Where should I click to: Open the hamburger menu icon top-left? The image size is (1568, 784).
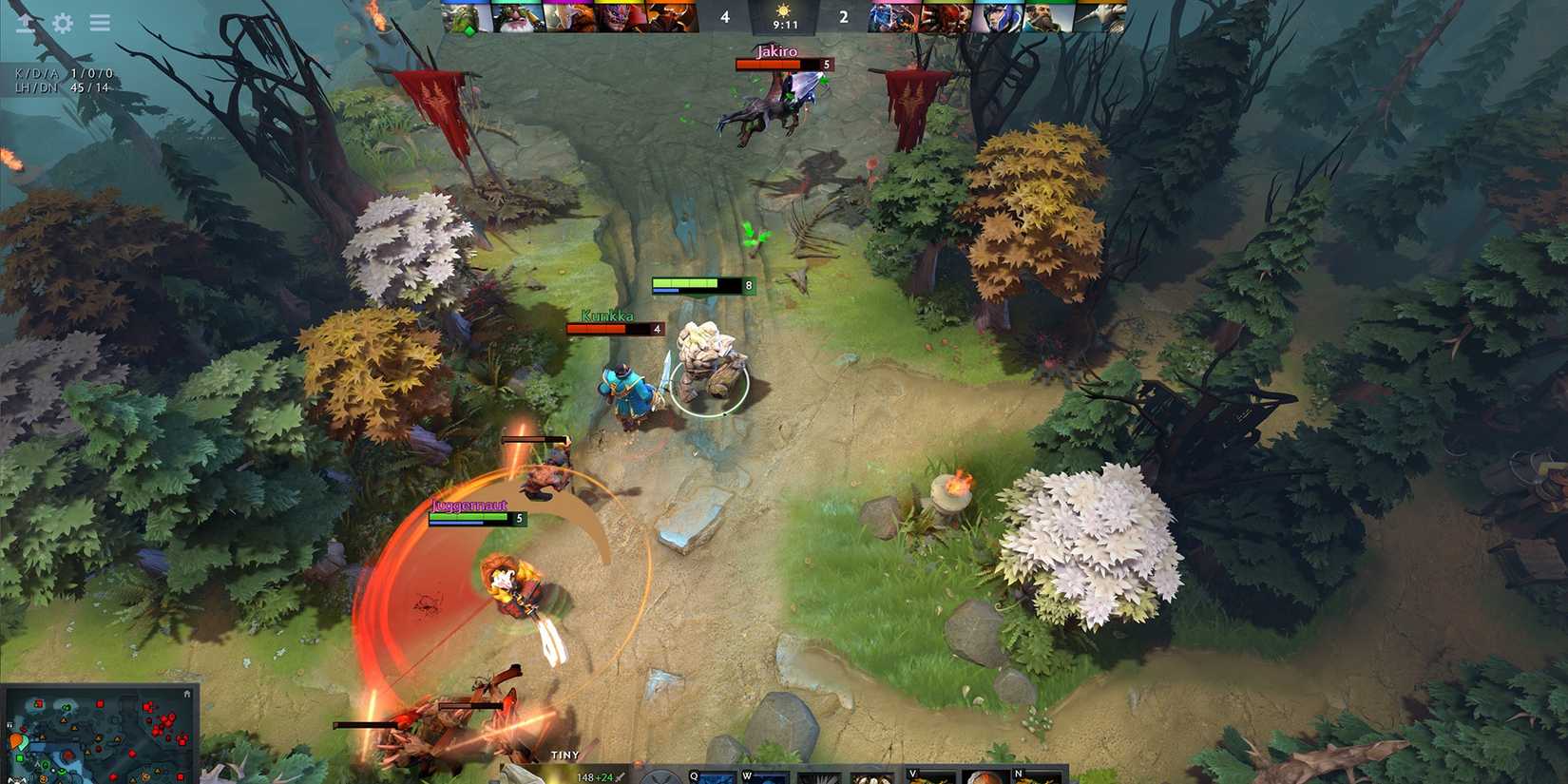99,24
